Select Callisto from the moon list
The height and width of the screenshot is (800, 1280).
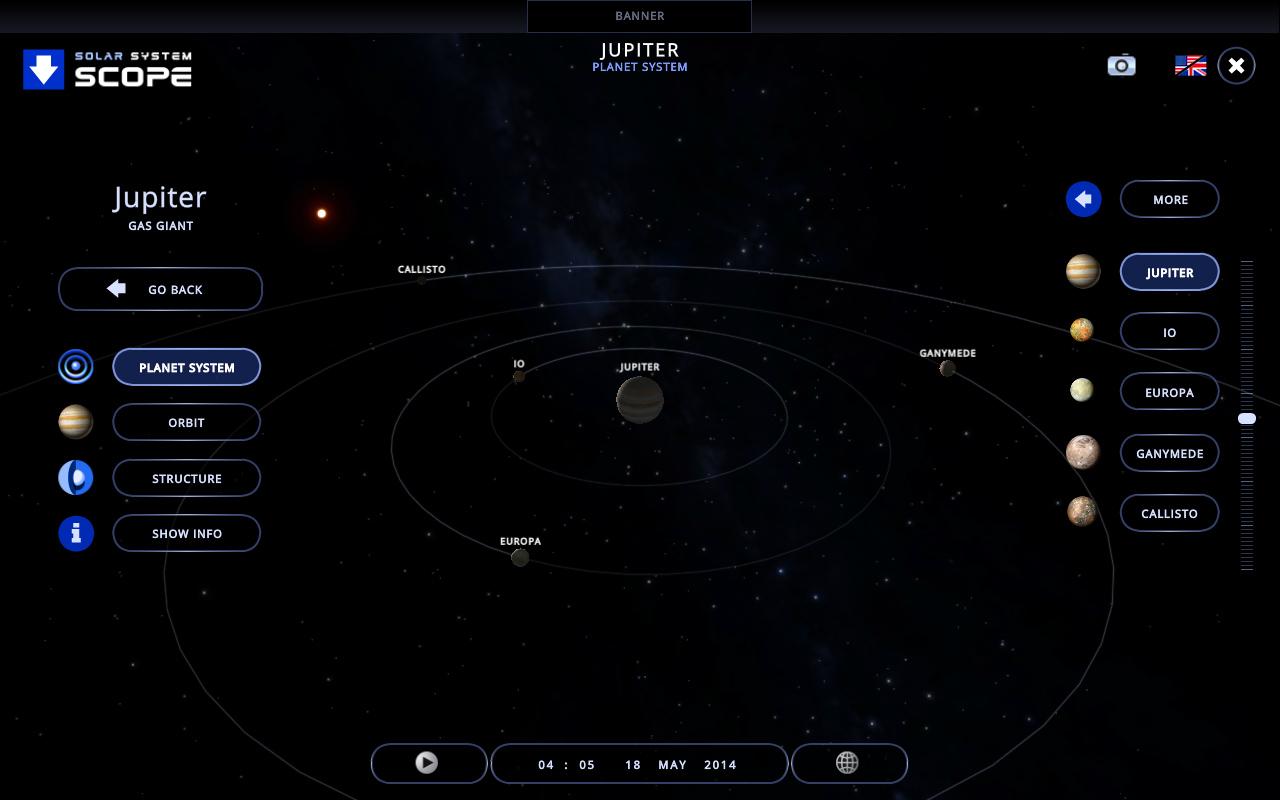pos(1169,513)
